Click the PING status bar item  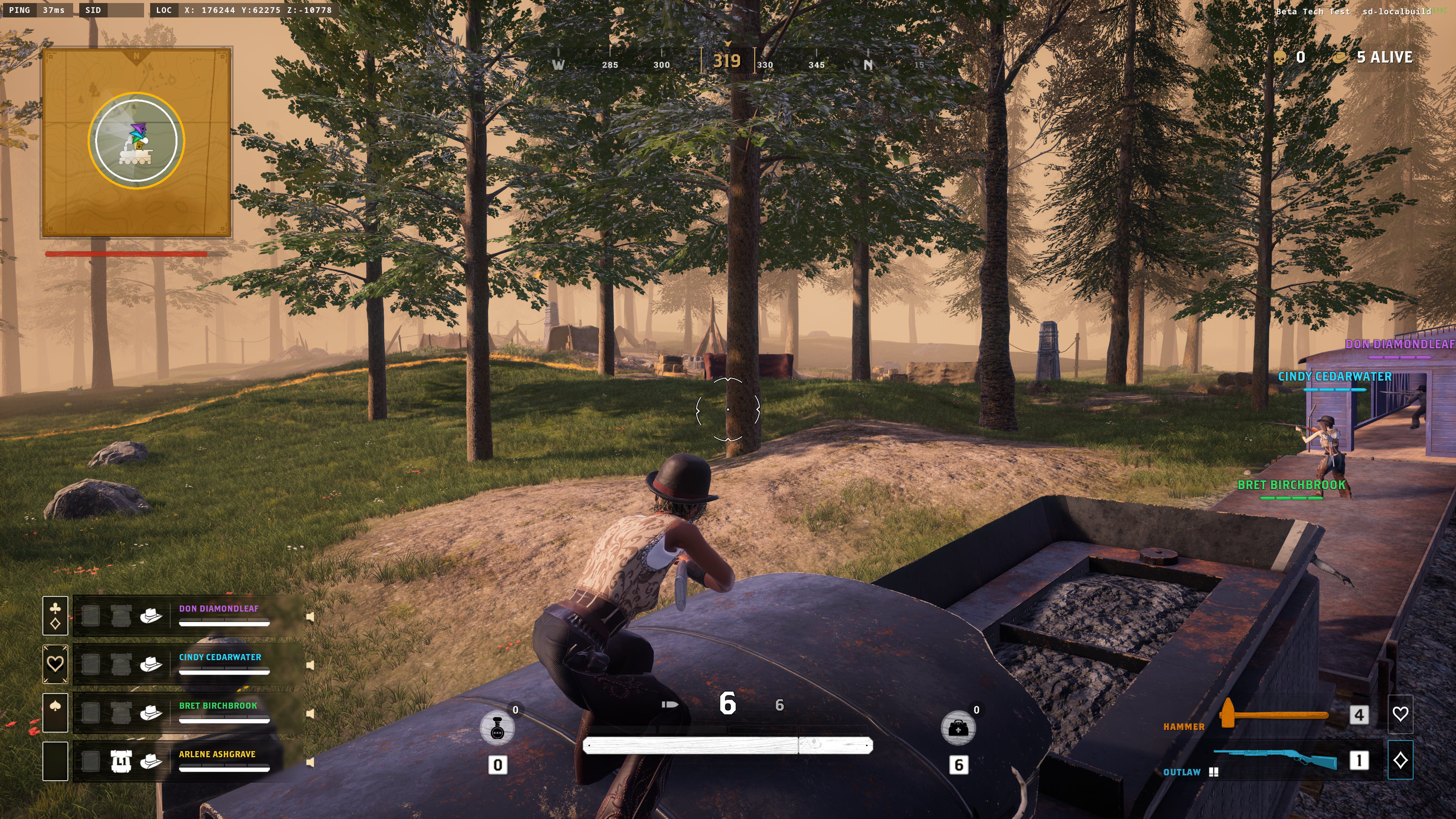coord(20,9)
